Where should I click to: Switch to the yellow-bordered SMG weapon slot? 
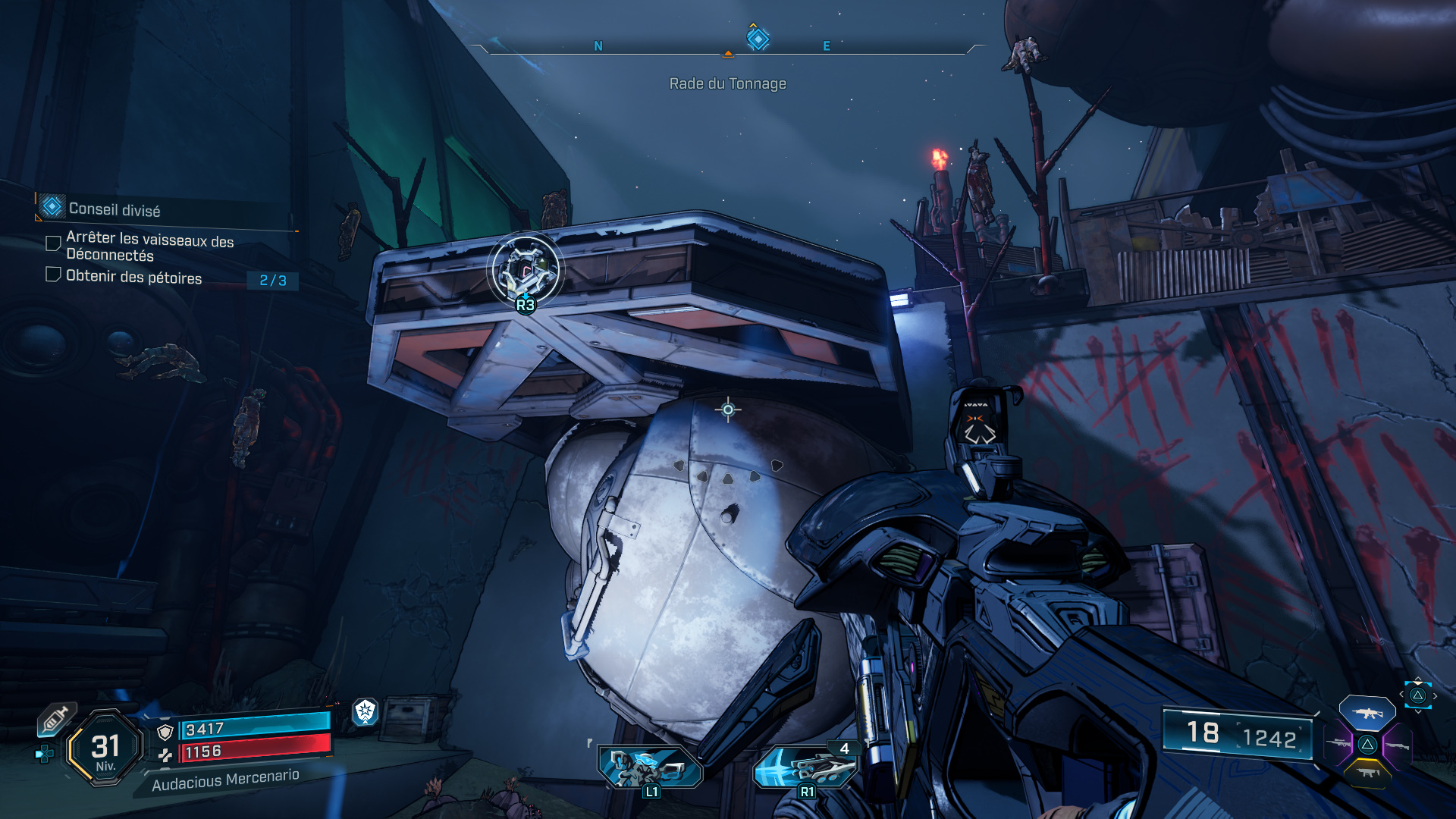coord(1367,773)
